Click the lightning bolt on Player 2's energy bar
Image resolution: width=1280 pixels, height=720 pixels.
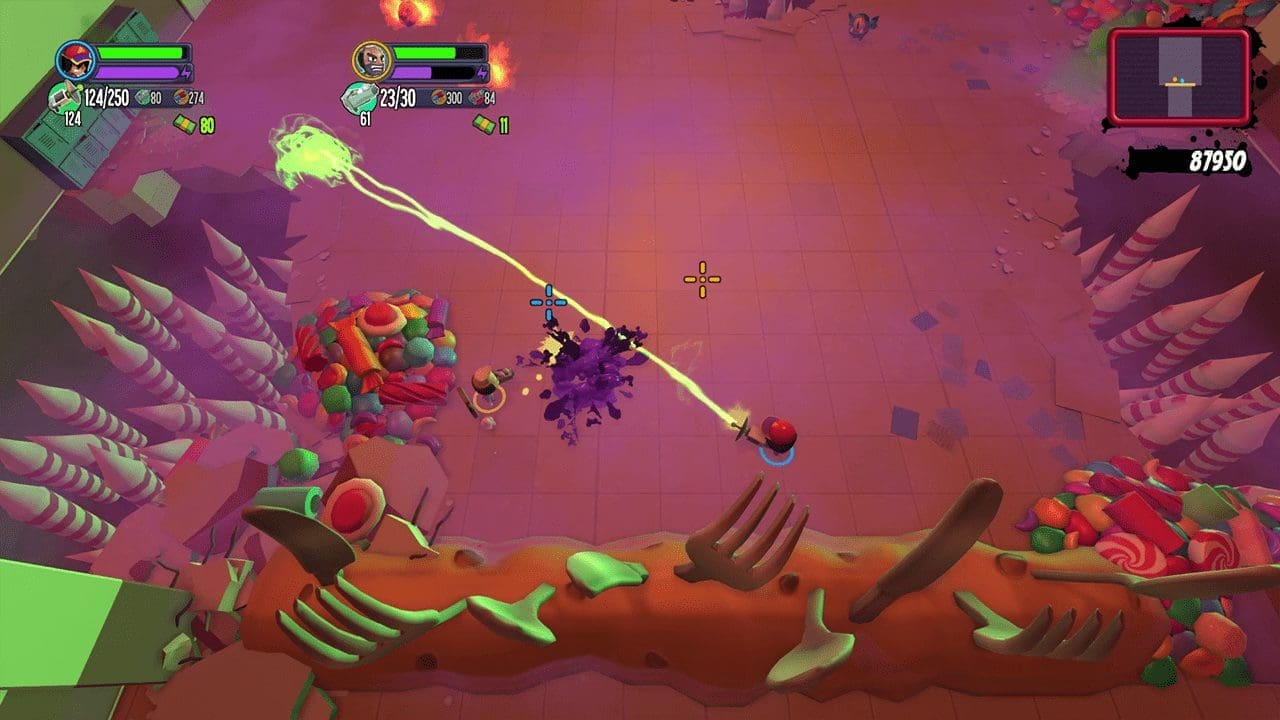click(x=483, y=71)
